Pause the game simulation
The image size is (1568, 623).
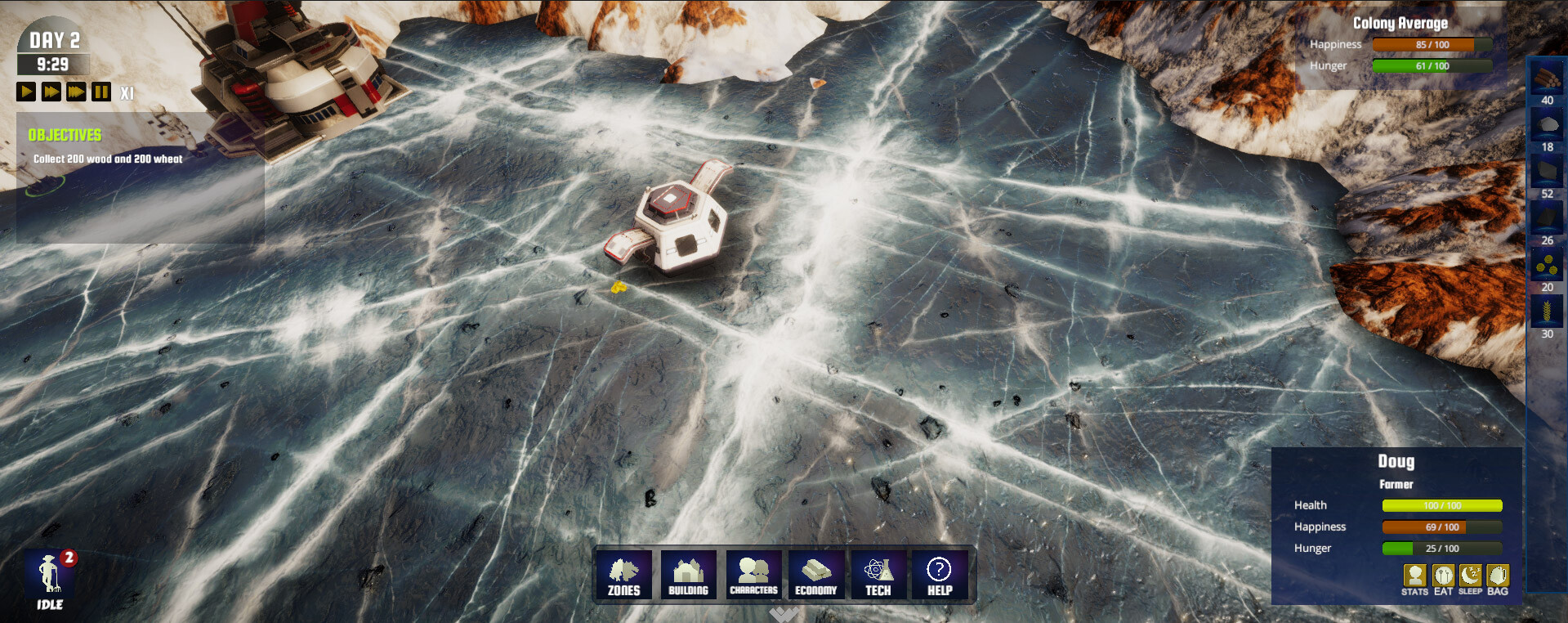click(x=100, y=92)
